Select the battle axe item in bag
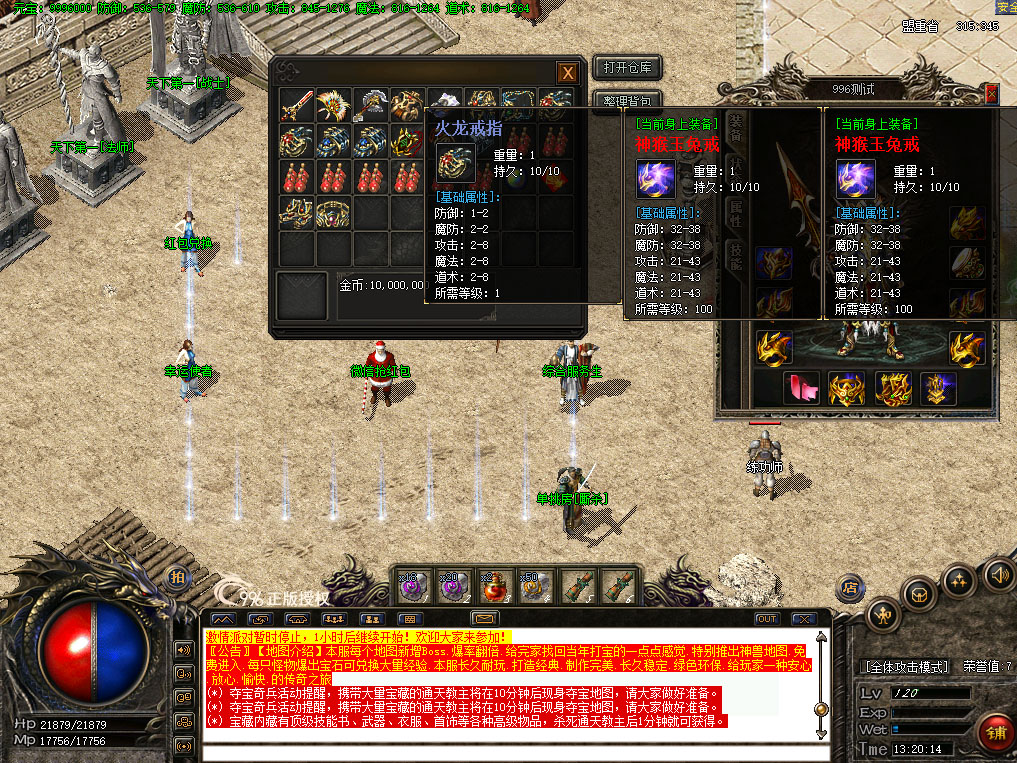Image resolution: width=1017 pixels, height=763 pixels. pyautogui.click(x=370, y=105)
